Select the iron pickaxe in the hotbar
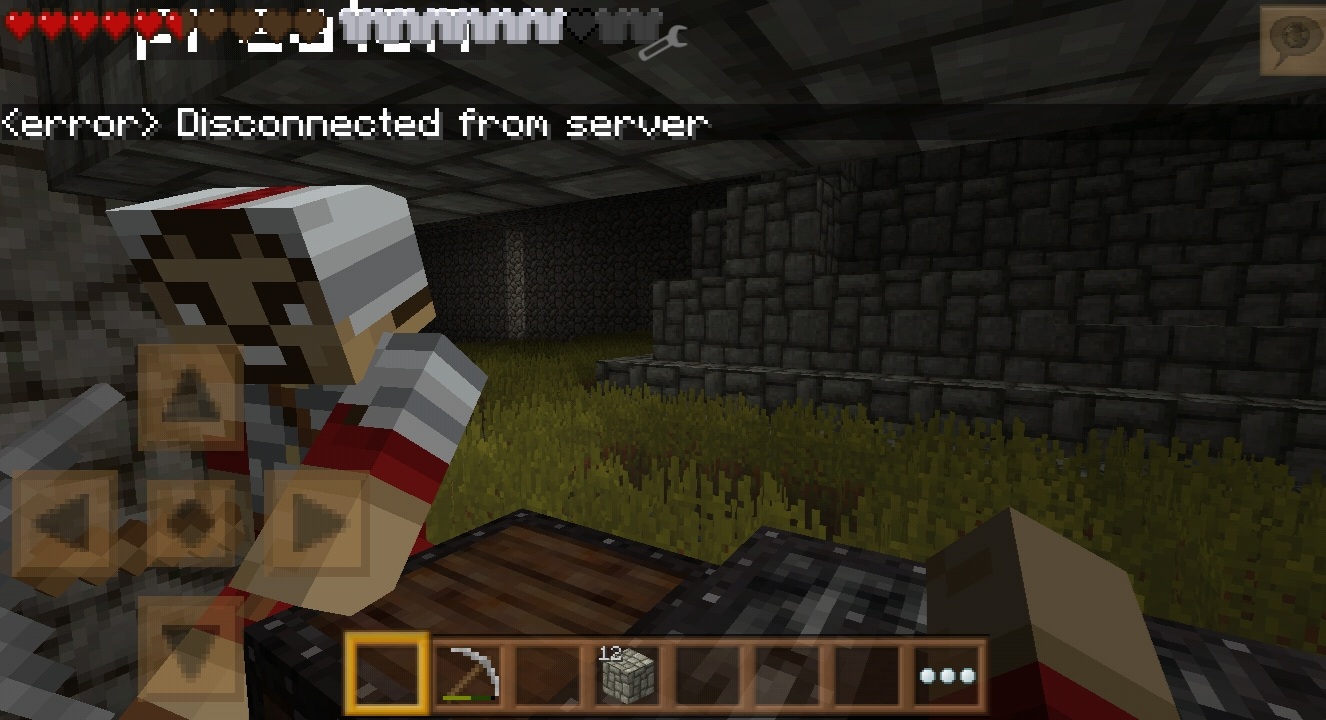 pos(467,675)
